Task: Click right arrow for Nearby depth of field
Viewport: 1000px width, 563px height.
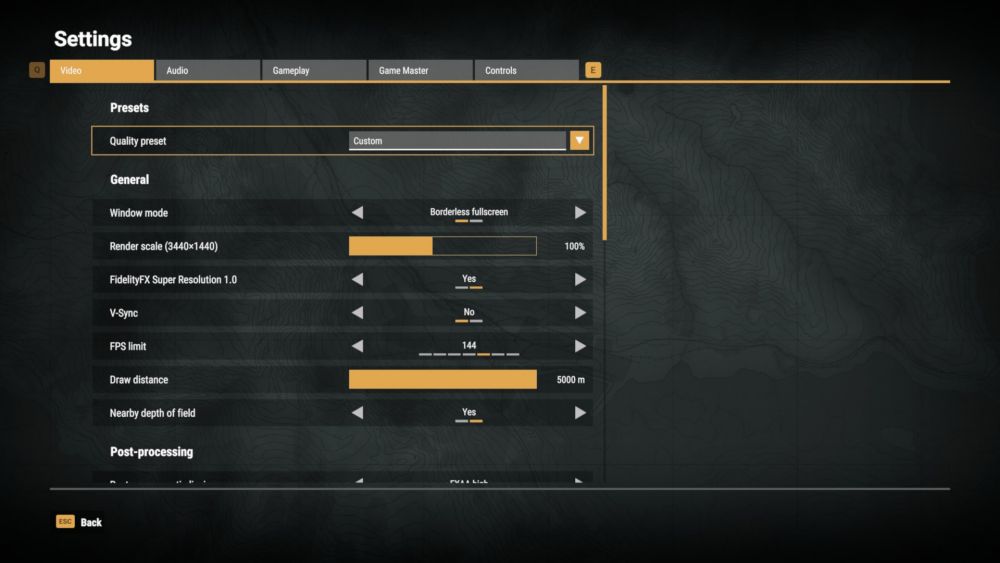Action: 580,413
